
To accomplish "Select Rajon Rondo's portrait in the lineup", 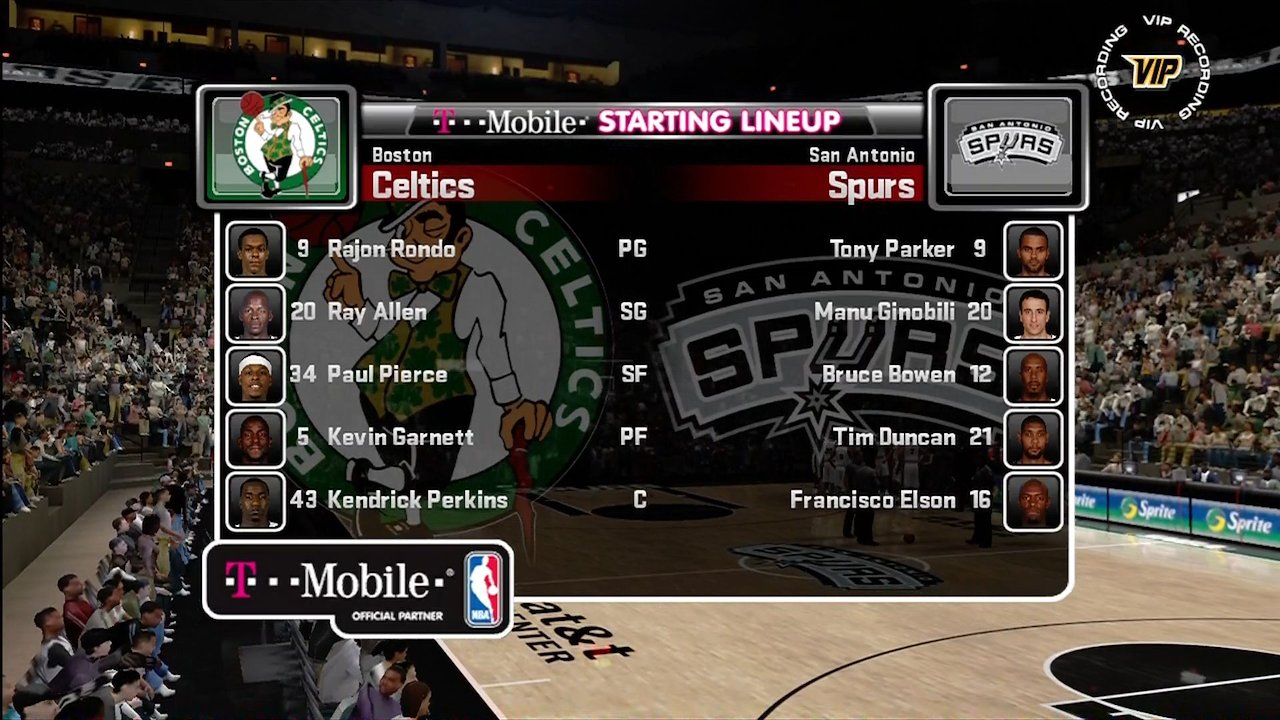I will 255,250.
